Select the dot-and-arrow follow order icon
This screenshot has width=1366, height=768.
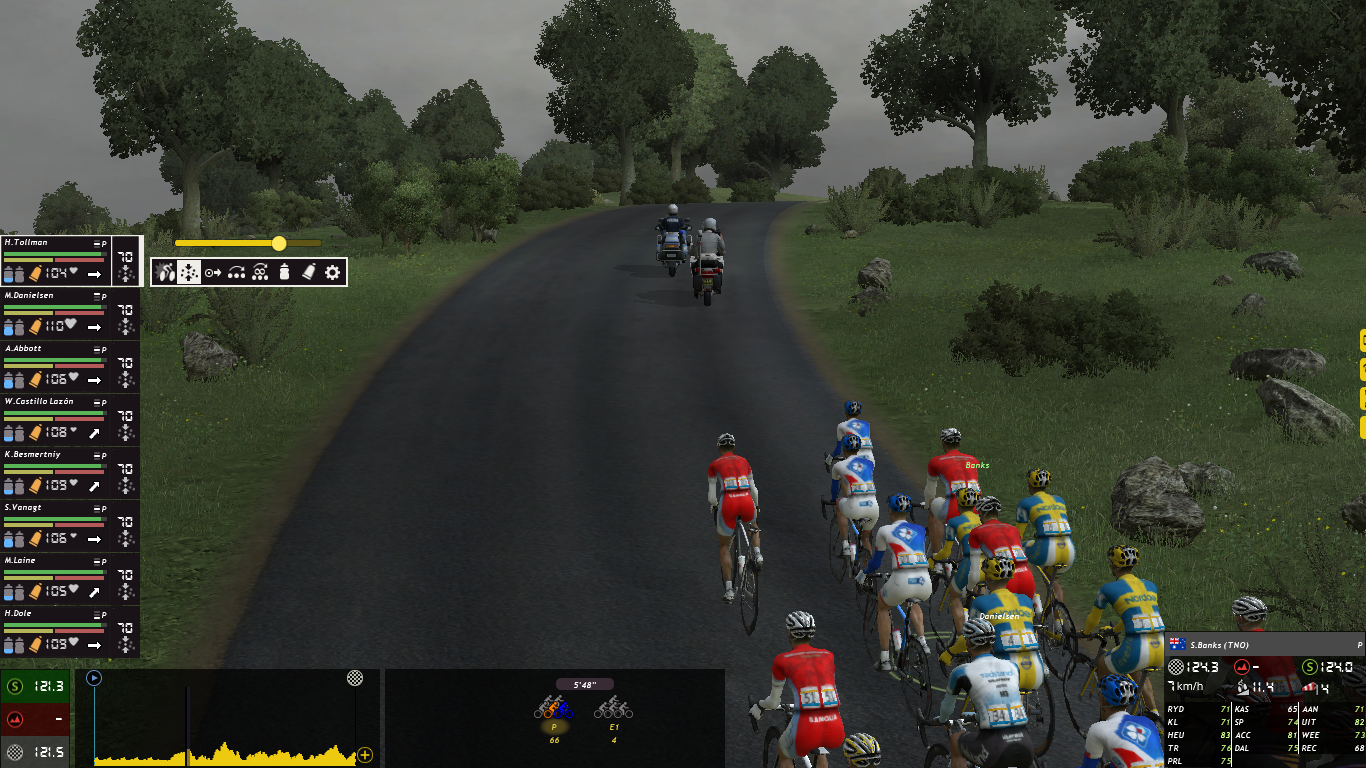pos(213,272)
